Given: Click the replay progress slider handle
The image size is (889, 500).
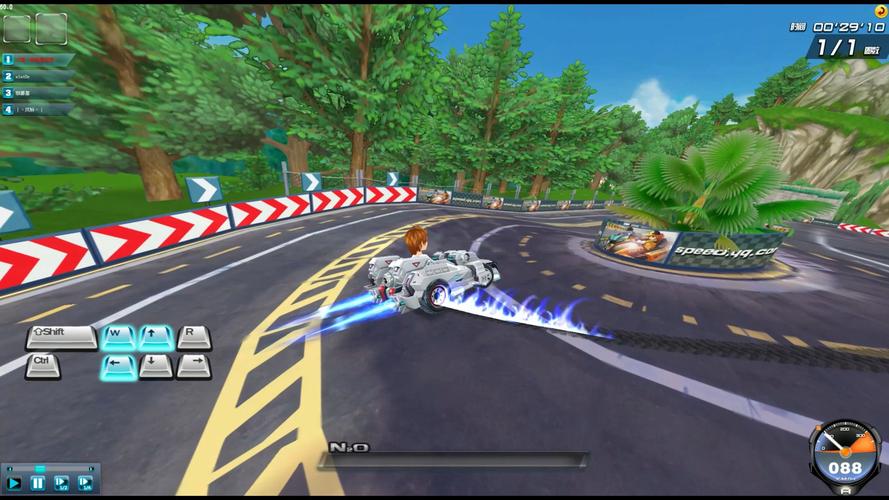Looking at the screenshot, I should click(40, 468).
